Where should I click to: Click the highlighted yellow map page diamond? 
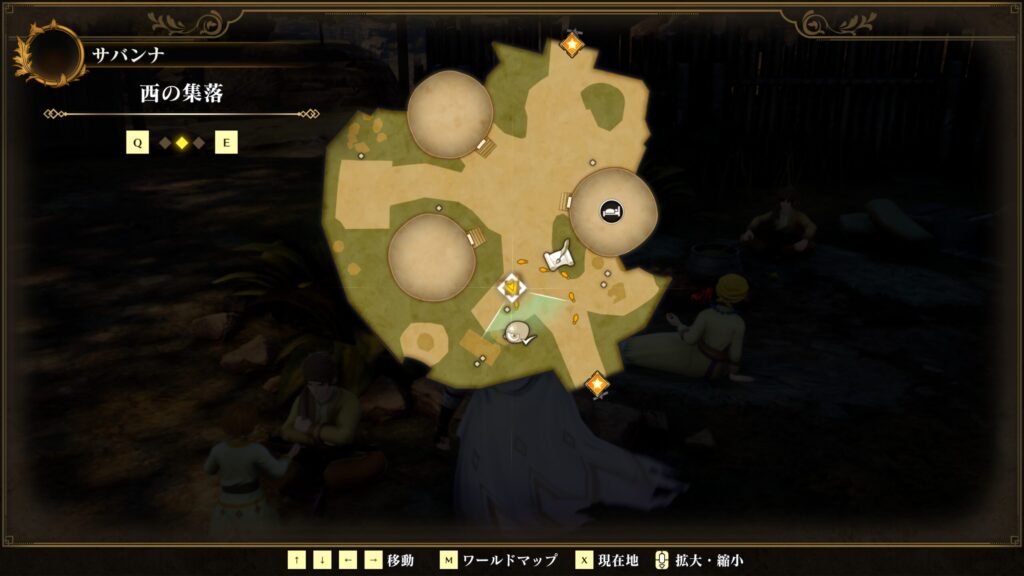(181, 143)
